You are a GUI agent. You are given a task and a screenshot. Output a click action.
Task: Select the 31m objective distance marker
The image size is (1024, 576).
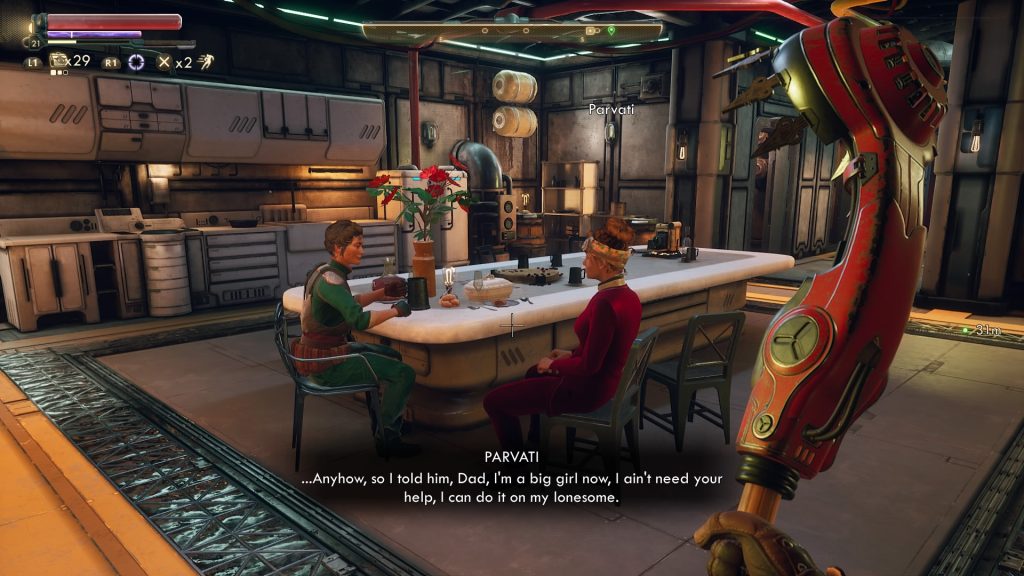coord(990,329)
